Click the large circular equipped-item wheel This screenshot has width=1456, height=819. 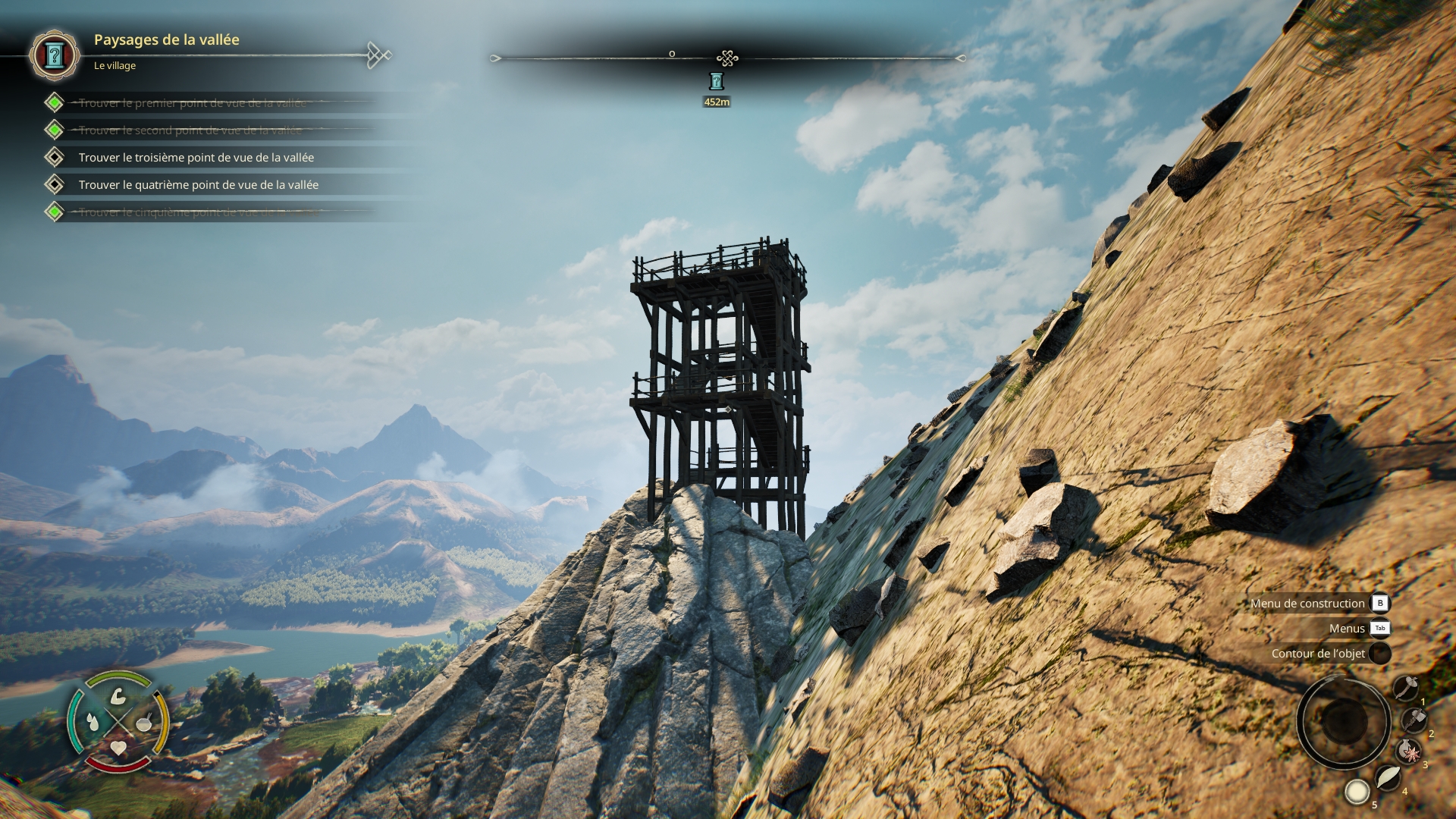pos(1343,722)
